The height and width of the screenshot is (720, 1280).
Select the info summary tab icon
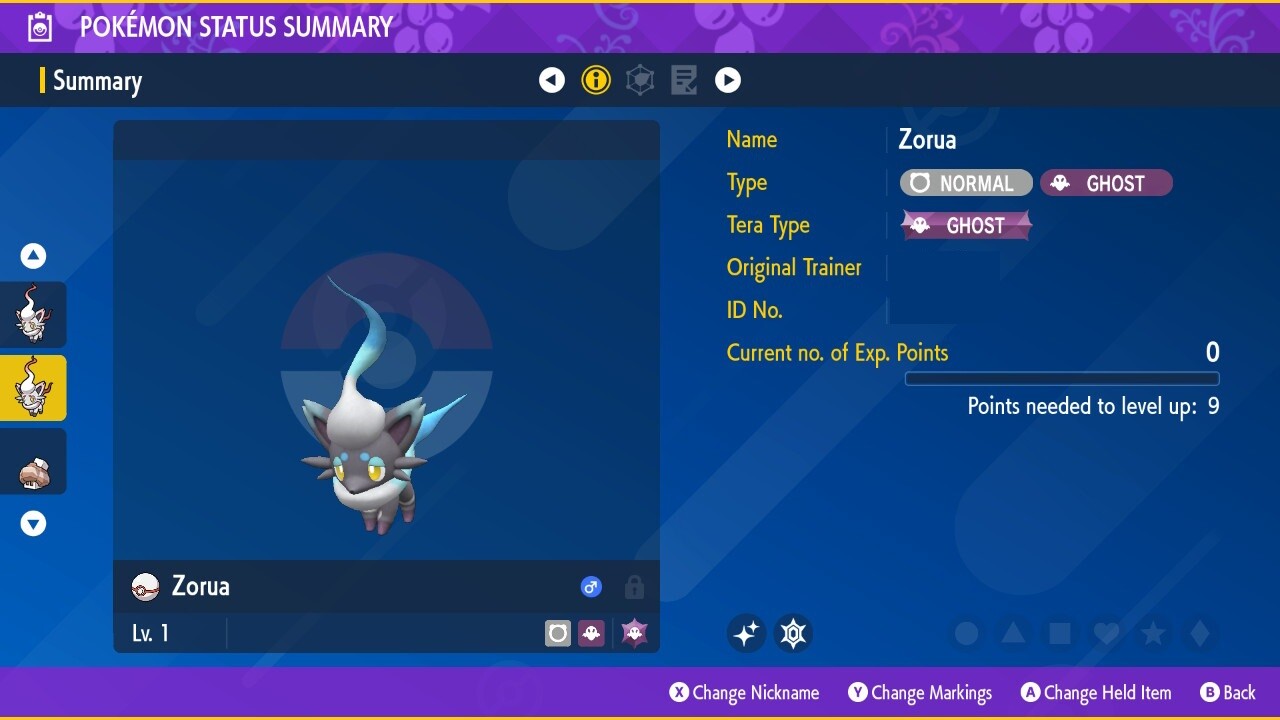coord(596,80)
